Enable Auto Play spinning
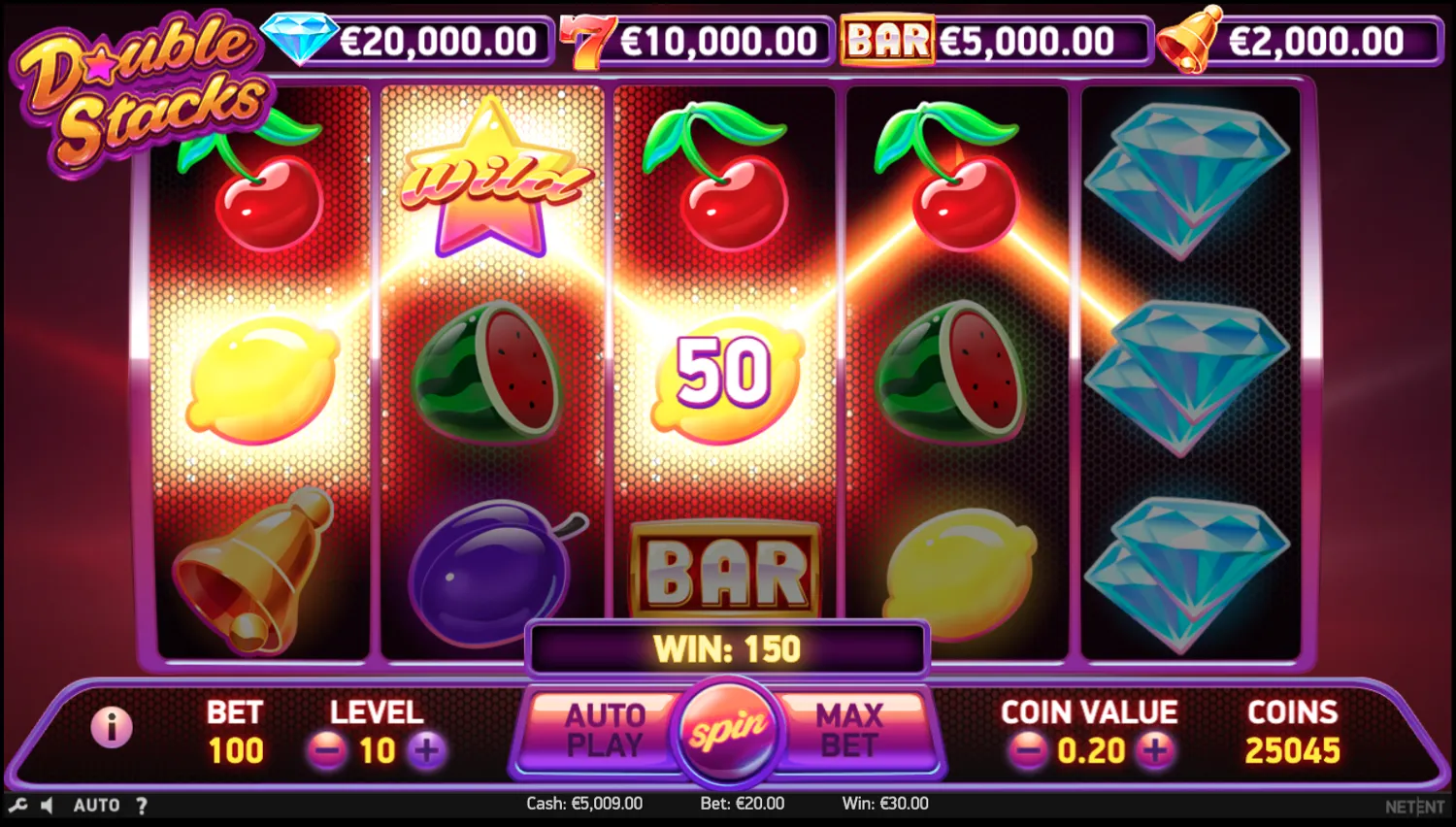 pos(604,730)
